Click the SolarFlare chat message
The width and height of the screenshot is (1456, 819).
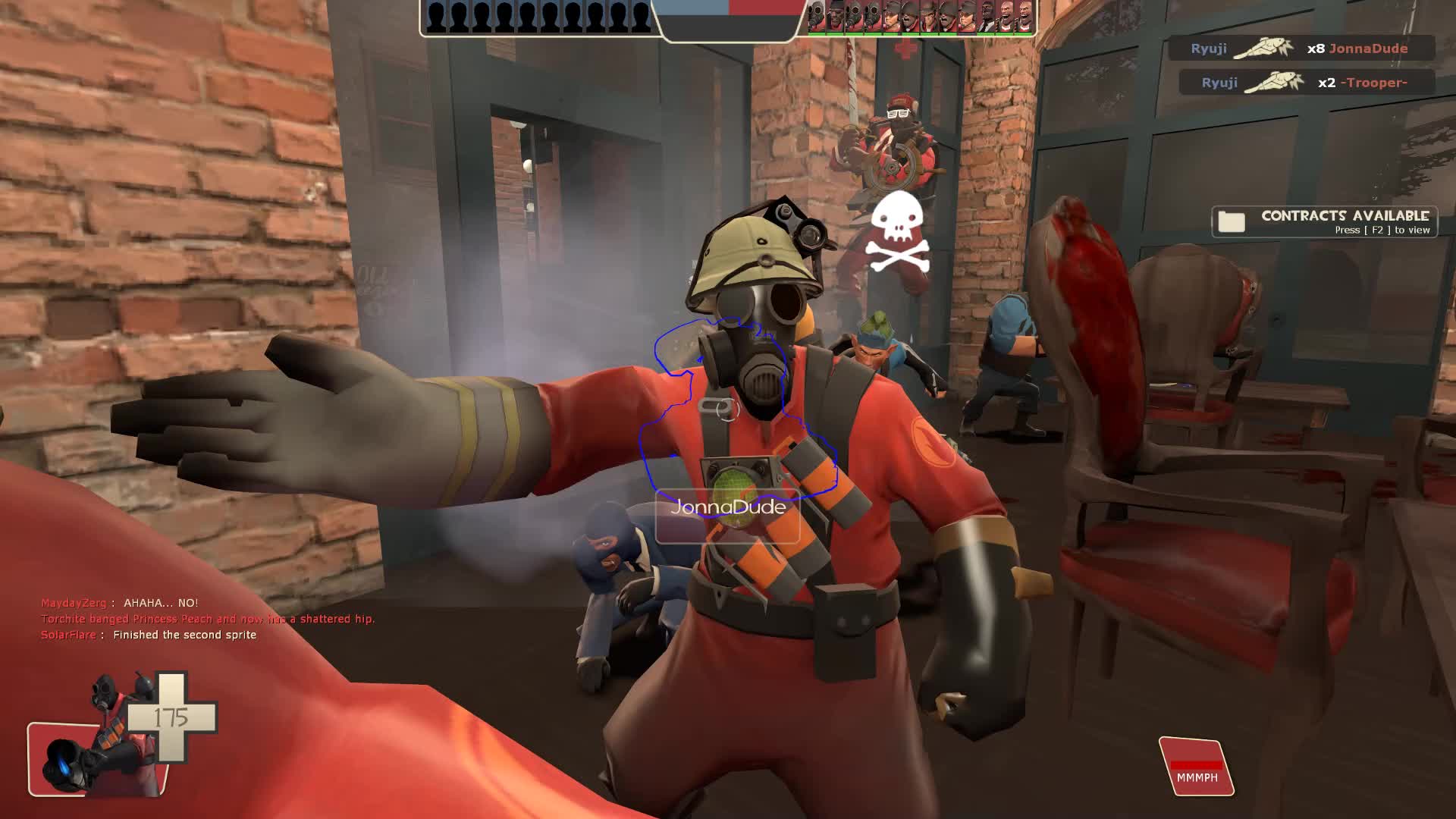click(x=149, y=635)
